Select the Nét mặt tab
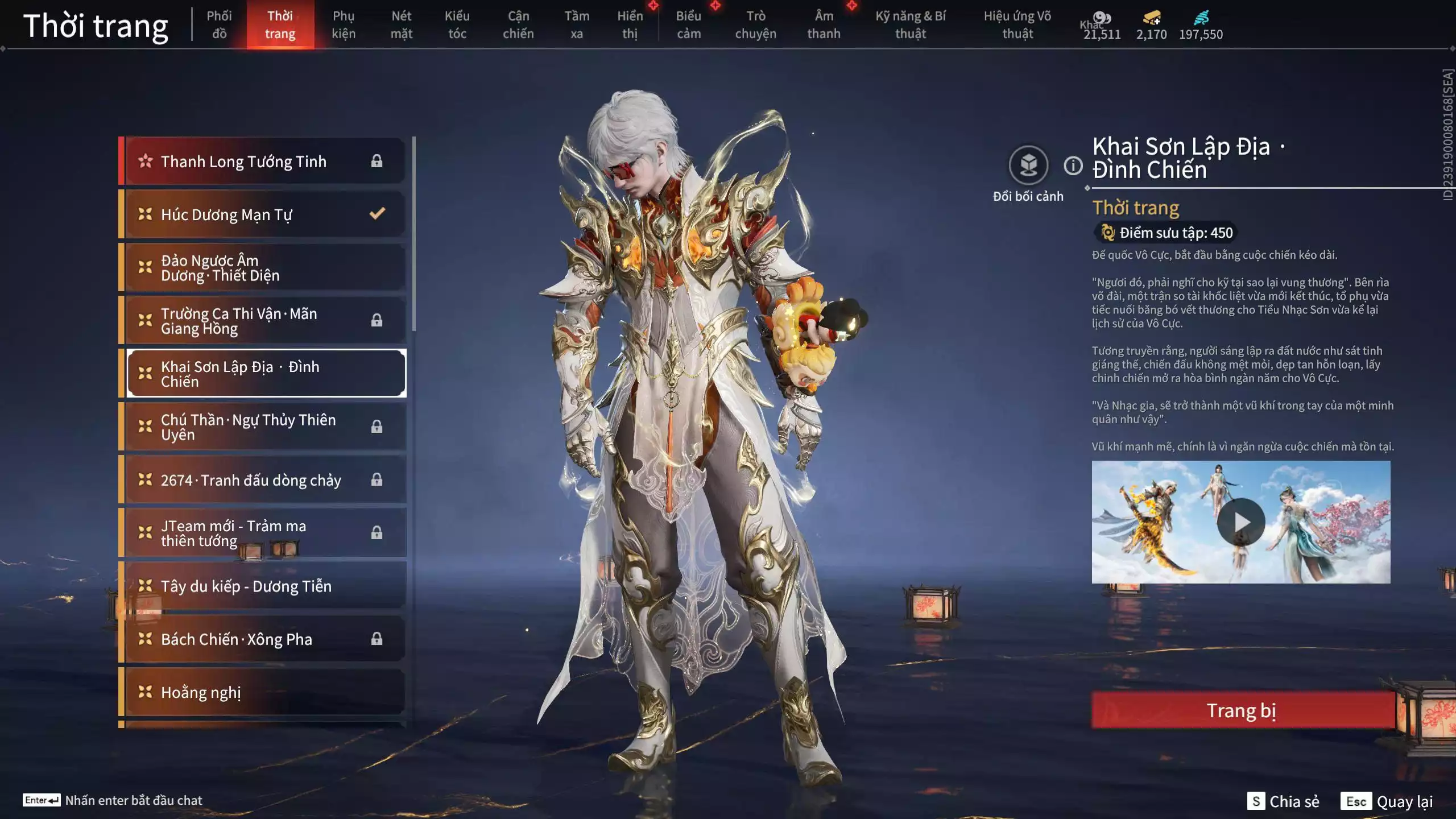The image size is (1456, 819). pyautogui.click(x=401, y=24)
